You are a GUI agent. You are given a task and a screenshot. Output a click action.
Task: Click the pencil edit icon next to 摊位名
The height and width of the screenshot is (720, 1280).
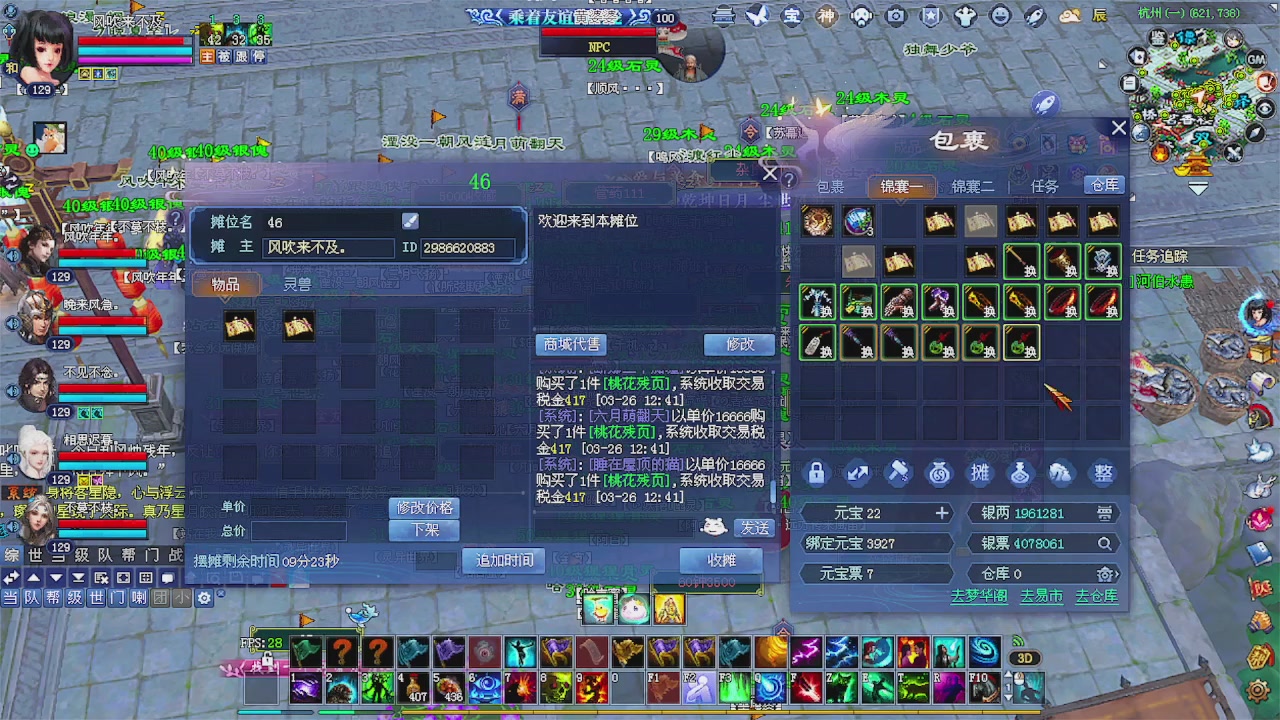pos(409,221)
